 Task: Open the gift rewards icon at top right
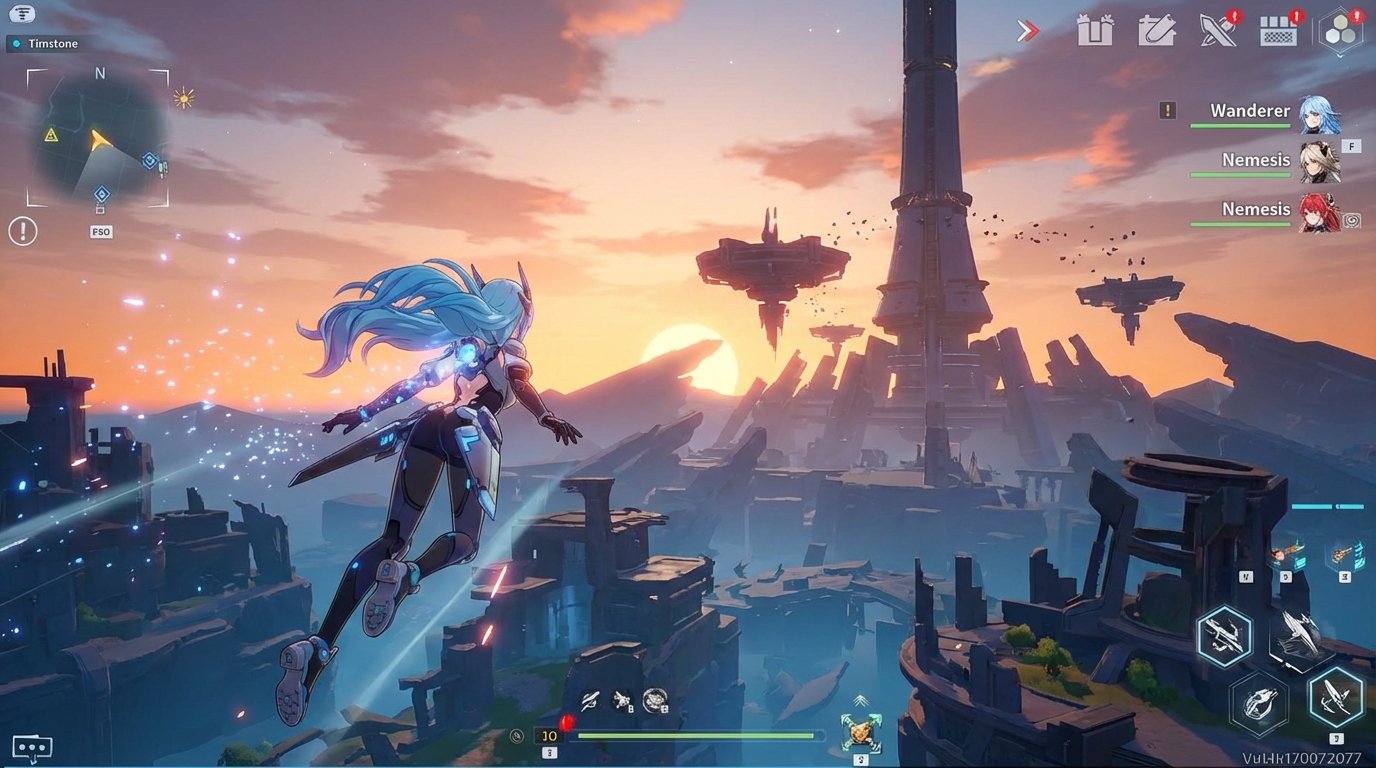(1096, 30)
